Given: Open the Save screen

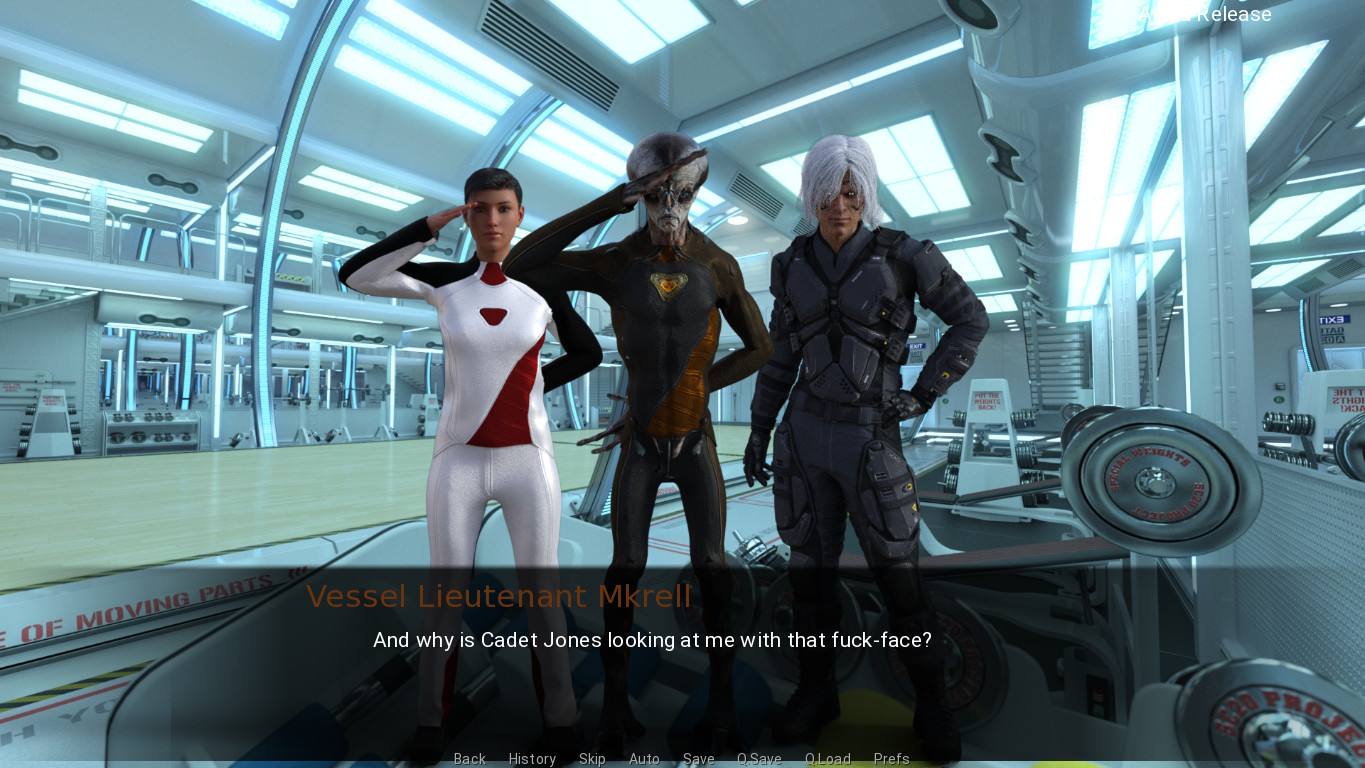Looking at the screenshot, I should click(x=698, y=759).
